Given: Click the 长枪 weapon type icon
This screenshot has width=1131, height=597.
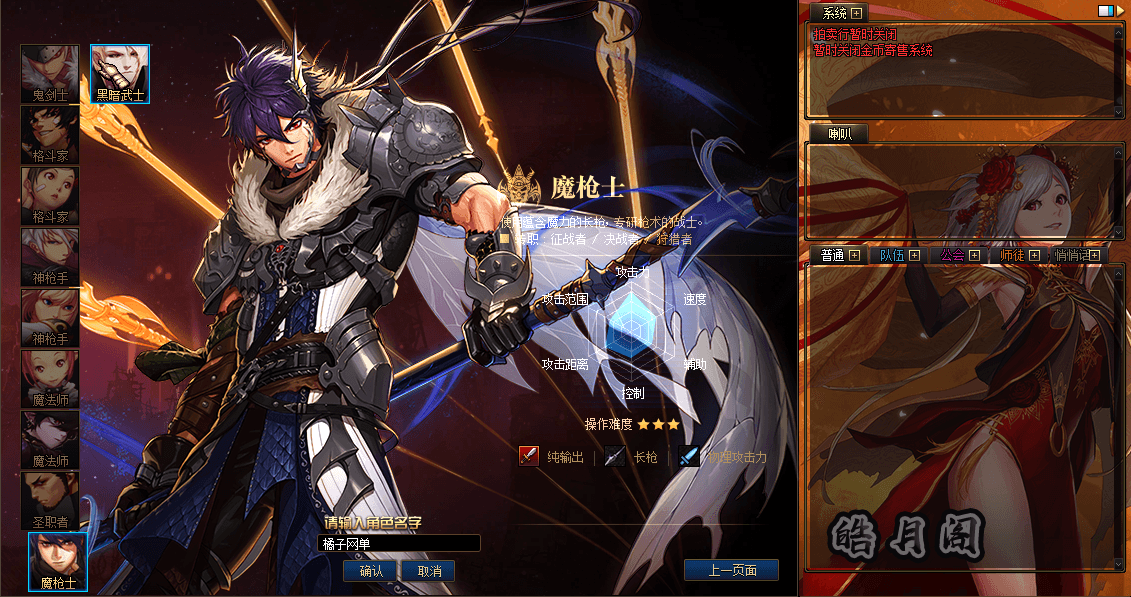Looking at the screenshot, I should click(615, 457).
